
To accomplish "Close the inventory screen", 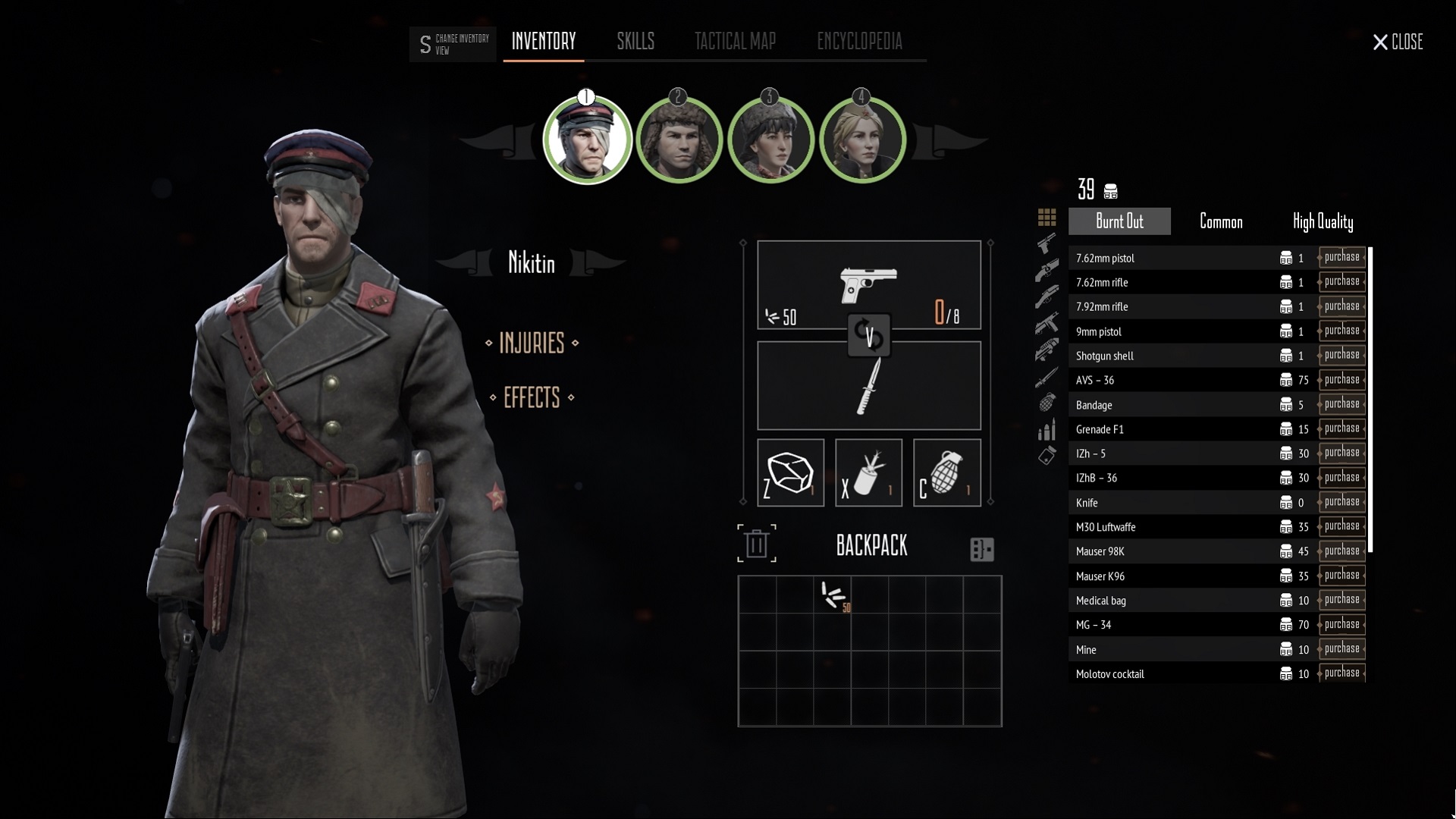I will point(1397,42).
